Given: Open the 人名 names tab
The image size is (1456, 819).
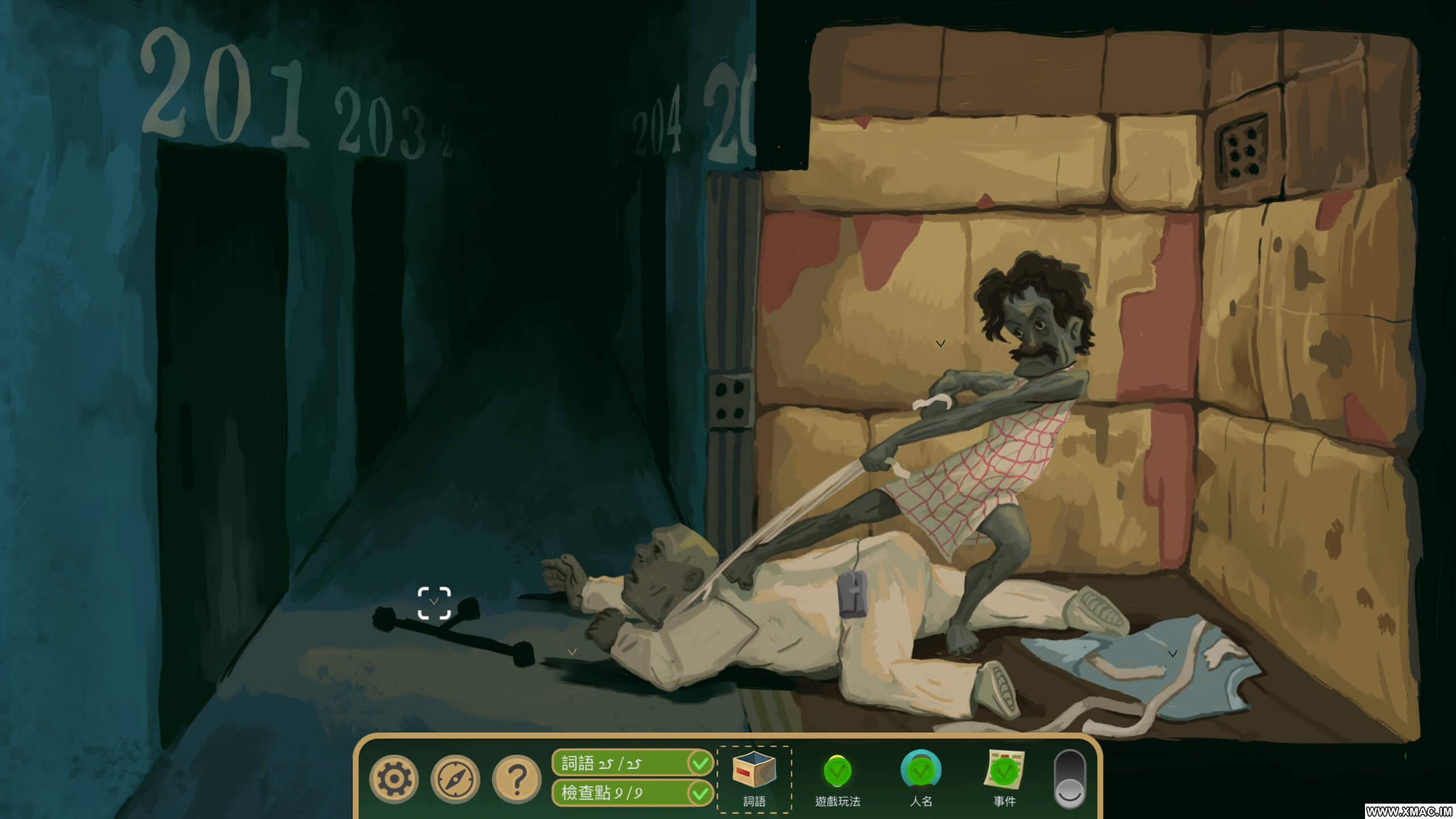Looking at the screenshot, I should tap(921, 779).
